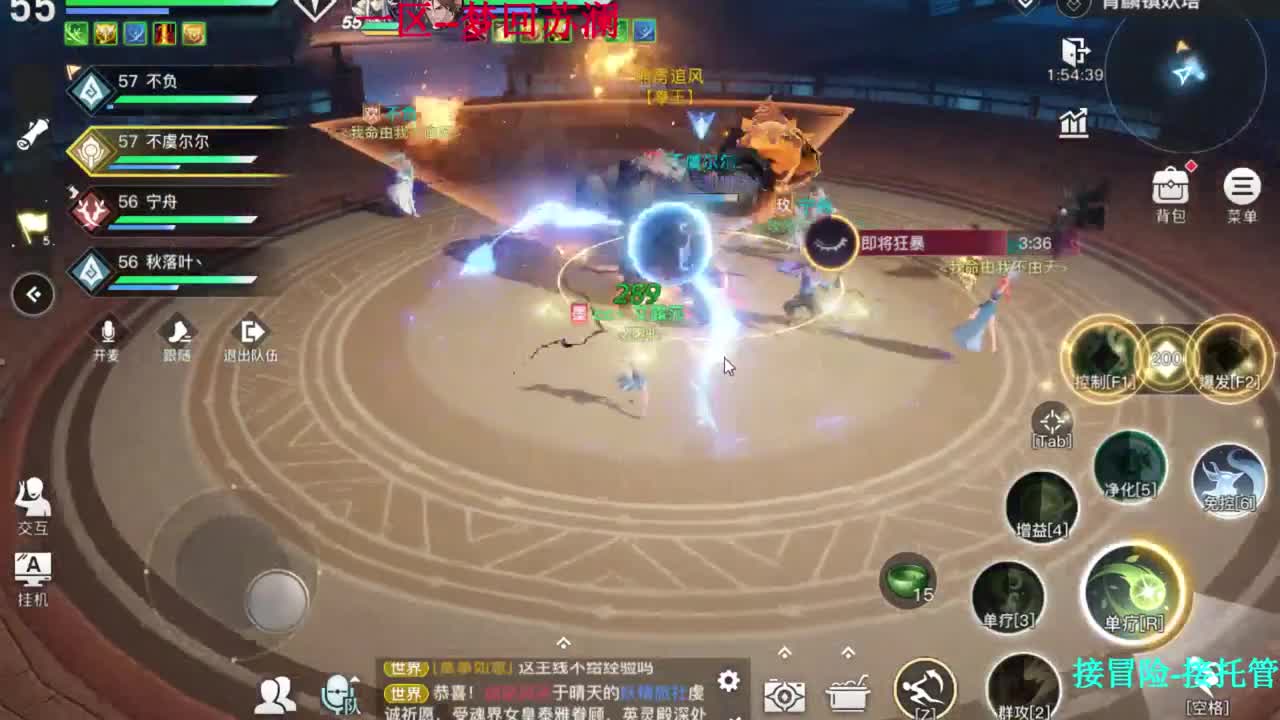
Task: Open the 背包 backpack icon
Action: 1170,185
